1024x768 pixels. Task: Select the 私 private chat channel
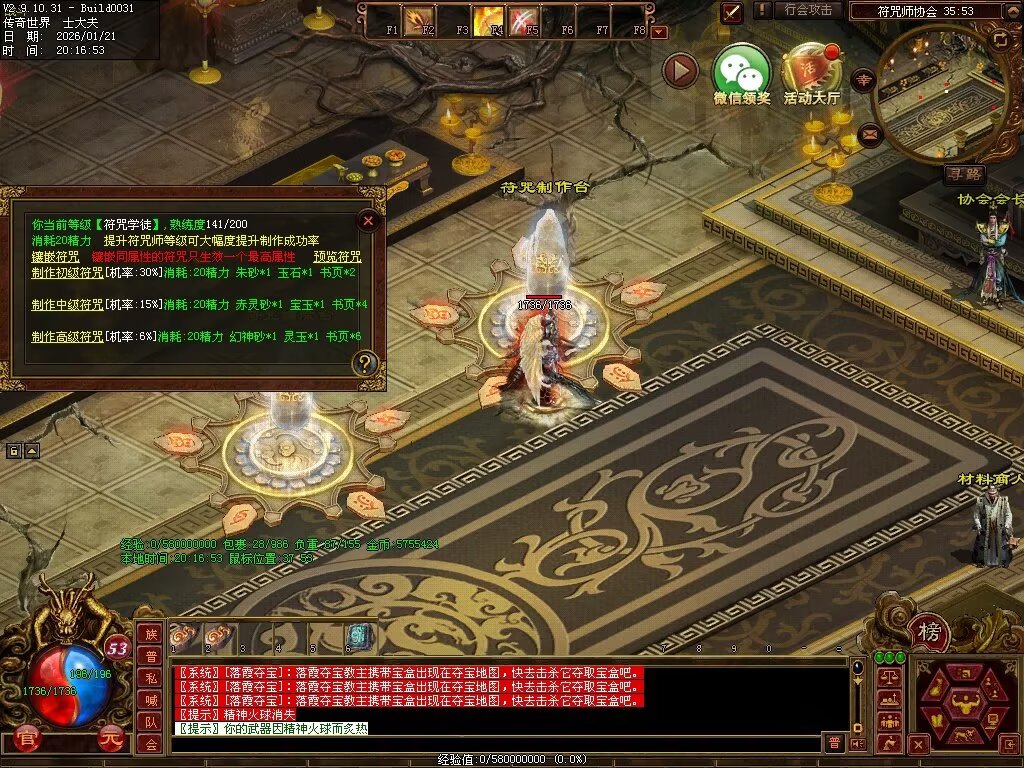click(x=150, y=678)
